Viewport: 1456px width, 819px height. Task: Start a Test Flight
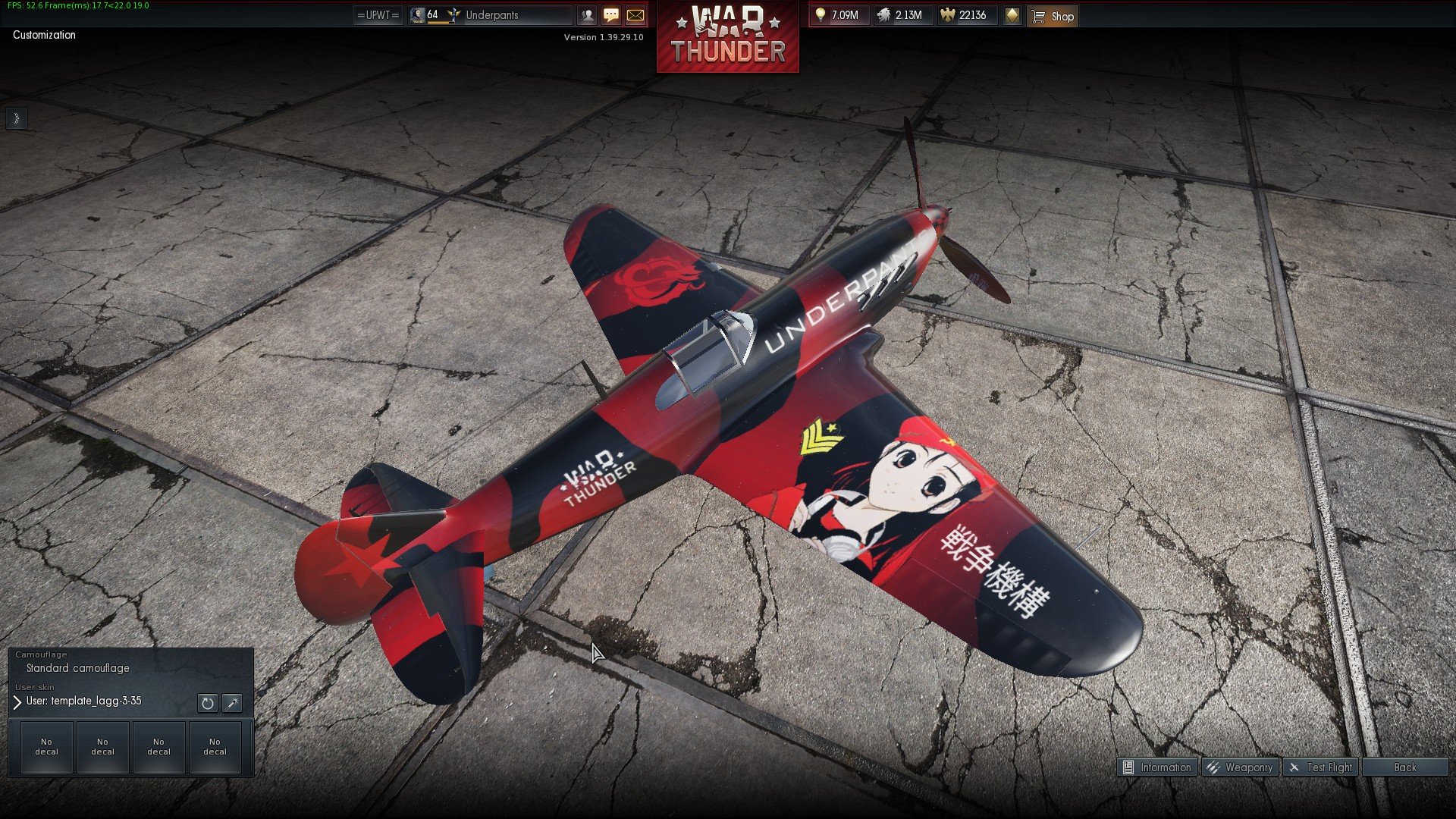pos(1321,767)
